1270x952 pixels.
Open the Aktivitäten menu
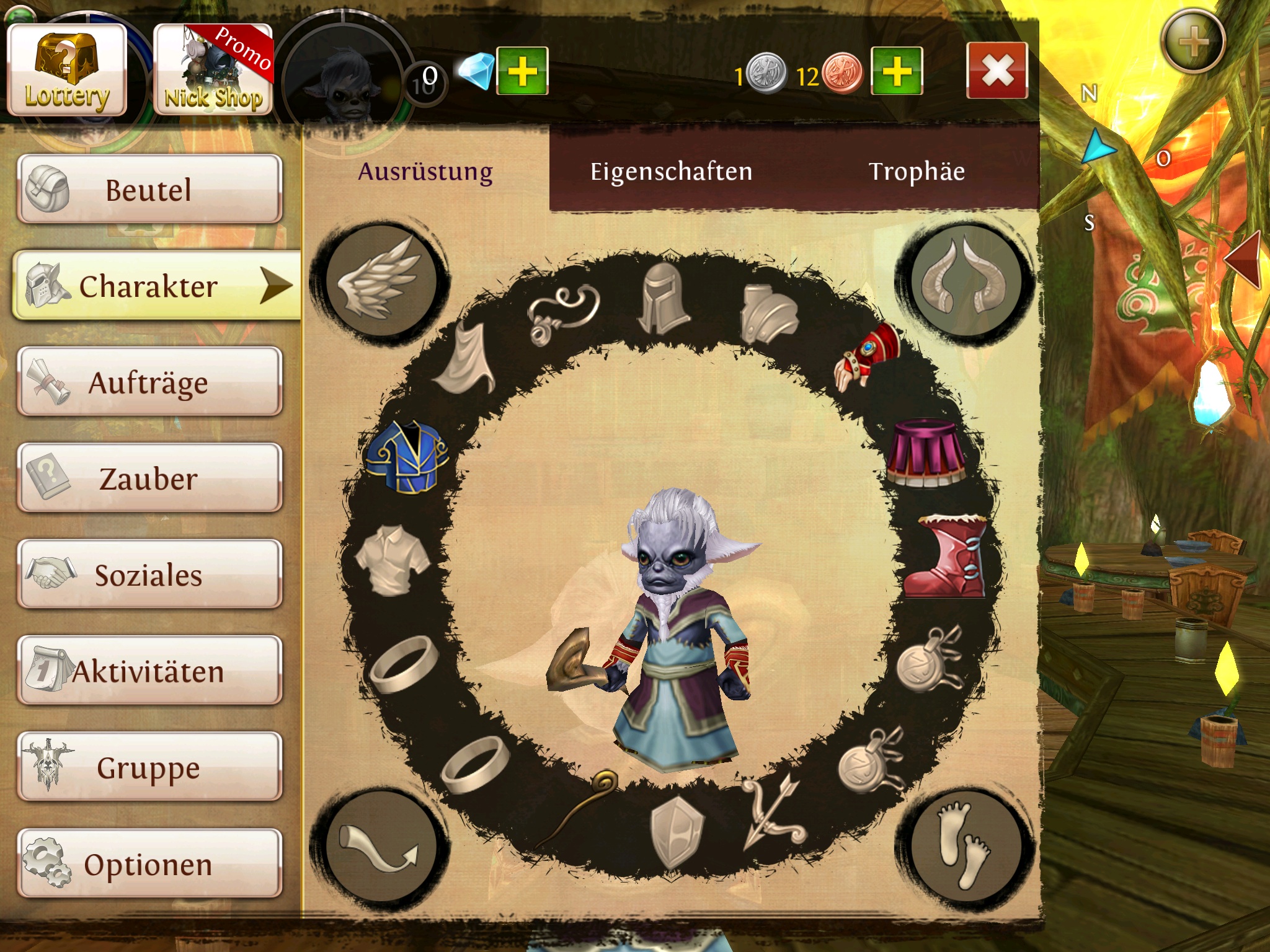point(149,671)
